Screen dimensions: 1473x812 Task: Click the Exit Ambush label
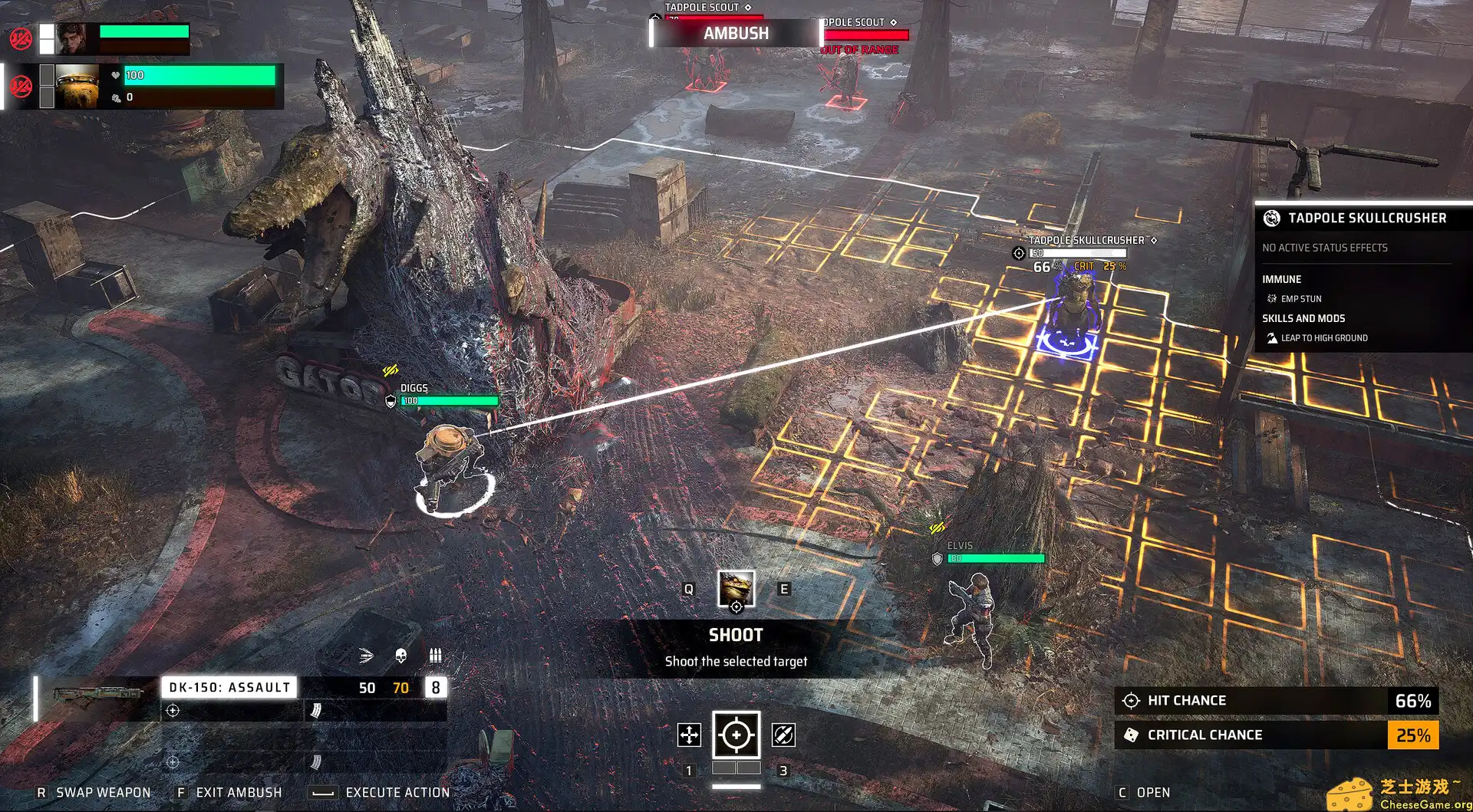point(238,792)
